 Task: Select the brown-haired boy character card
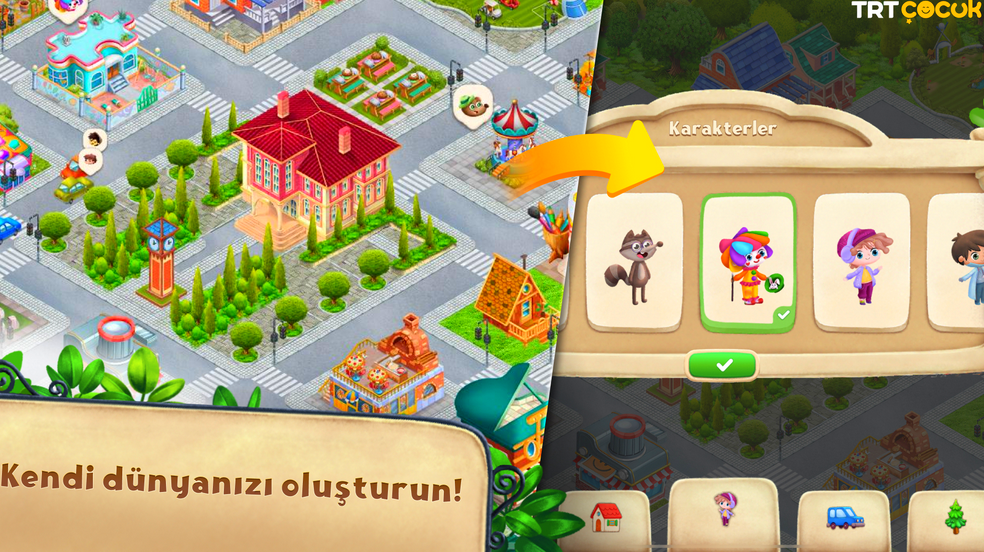960,262
